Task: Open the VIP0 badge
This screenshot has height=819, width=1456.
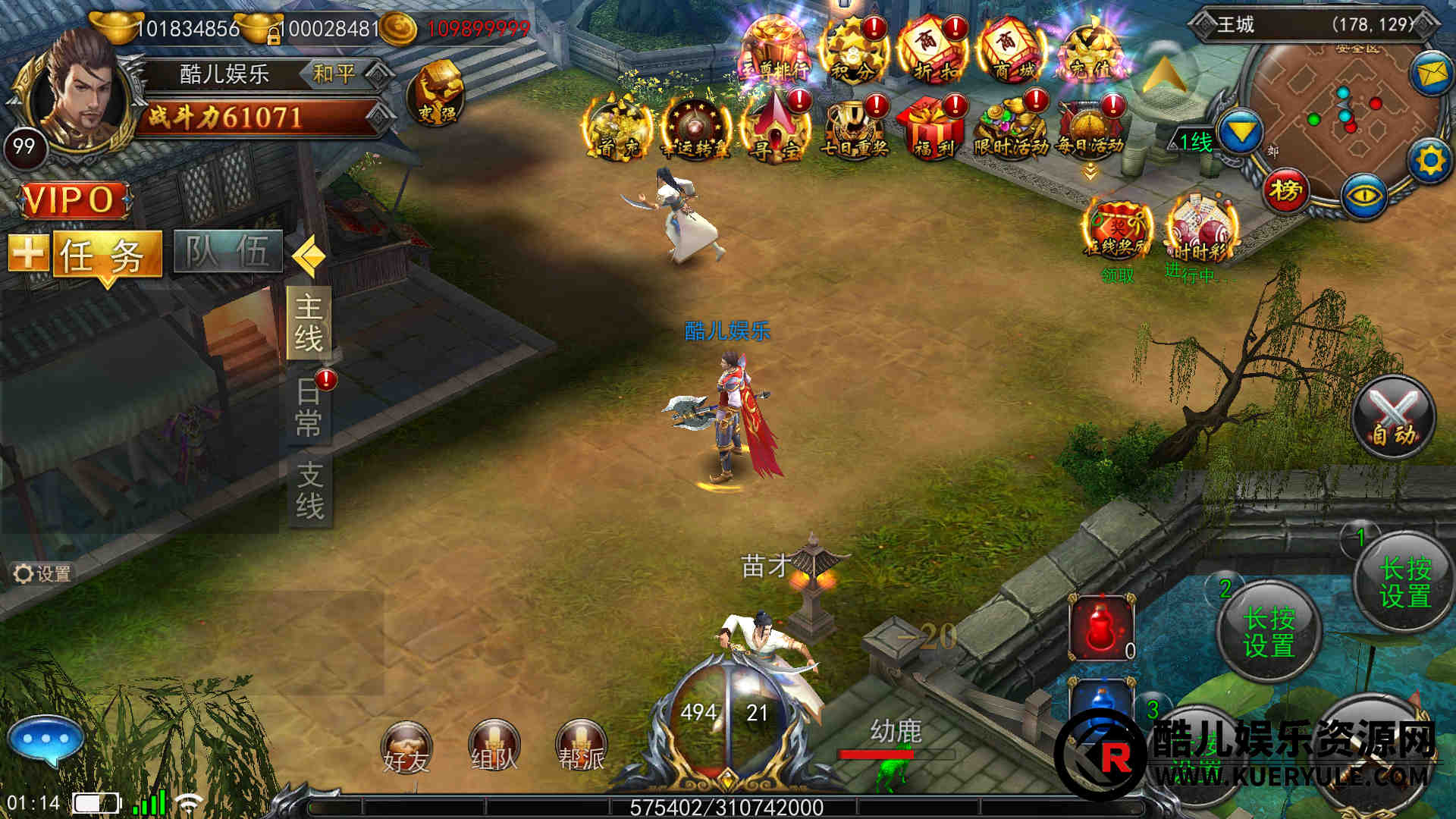Action: click(x=72, y=200)
